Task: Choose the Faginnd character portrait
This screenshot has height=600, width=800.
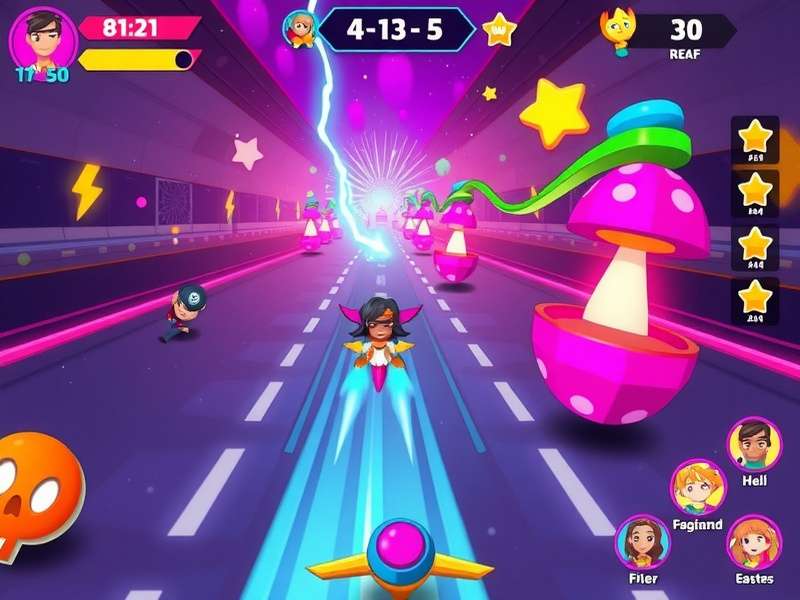Action: coord(697,487)
